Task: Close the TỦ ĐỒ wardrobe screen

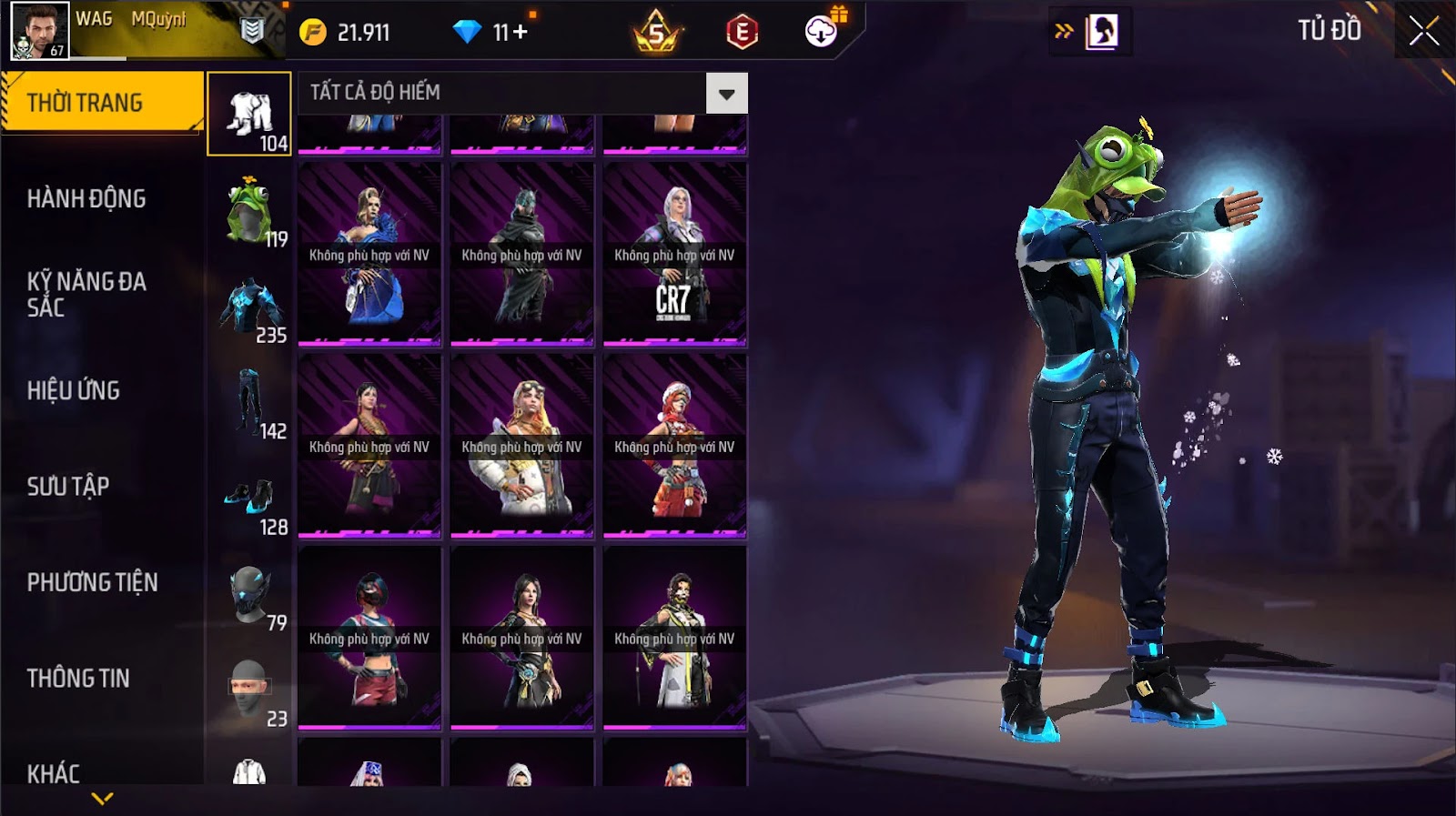Action: pyautogui.click(x=1423, y=31)
